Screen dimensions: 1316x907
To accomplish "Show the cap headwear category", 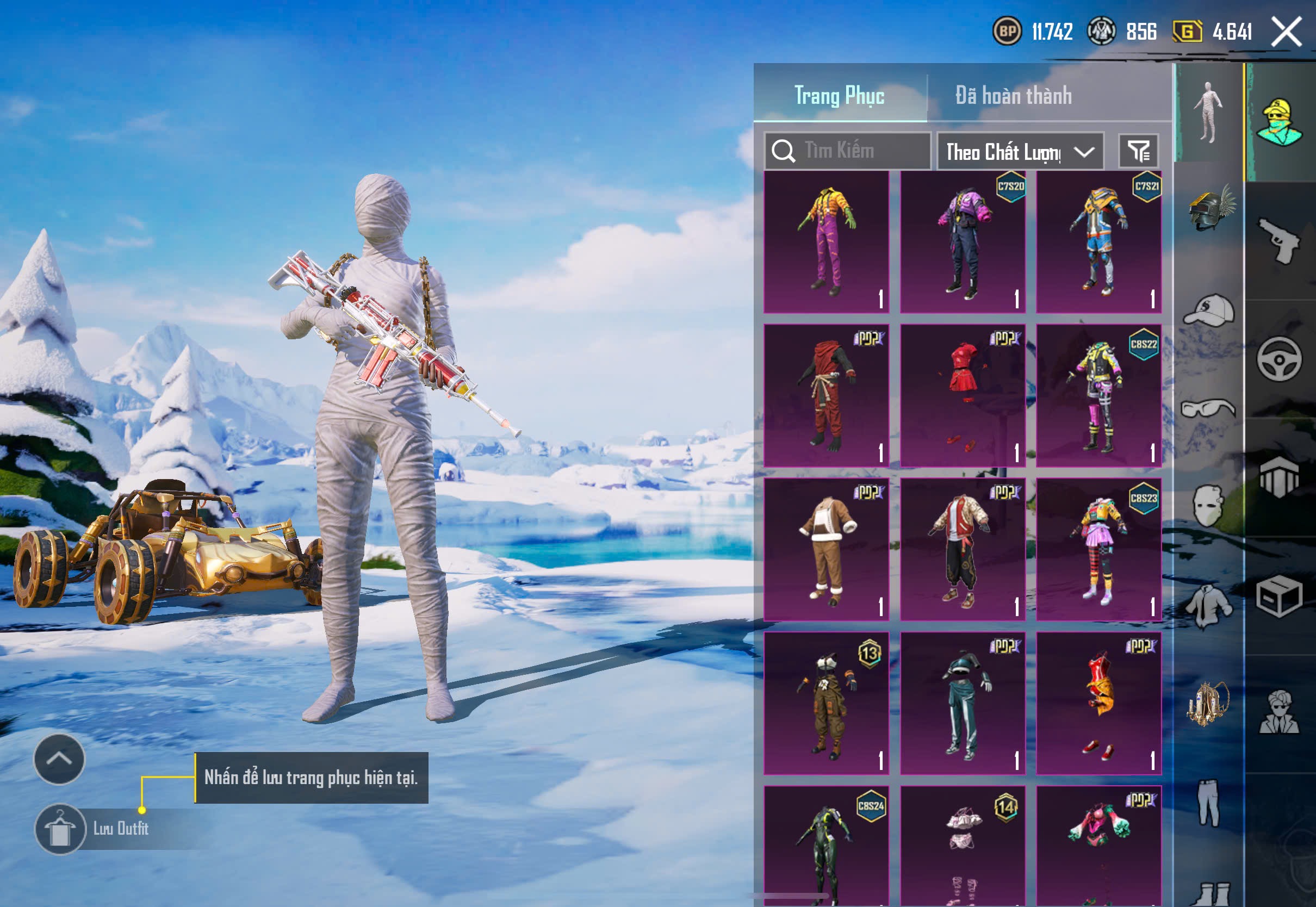I will 1209,310.
